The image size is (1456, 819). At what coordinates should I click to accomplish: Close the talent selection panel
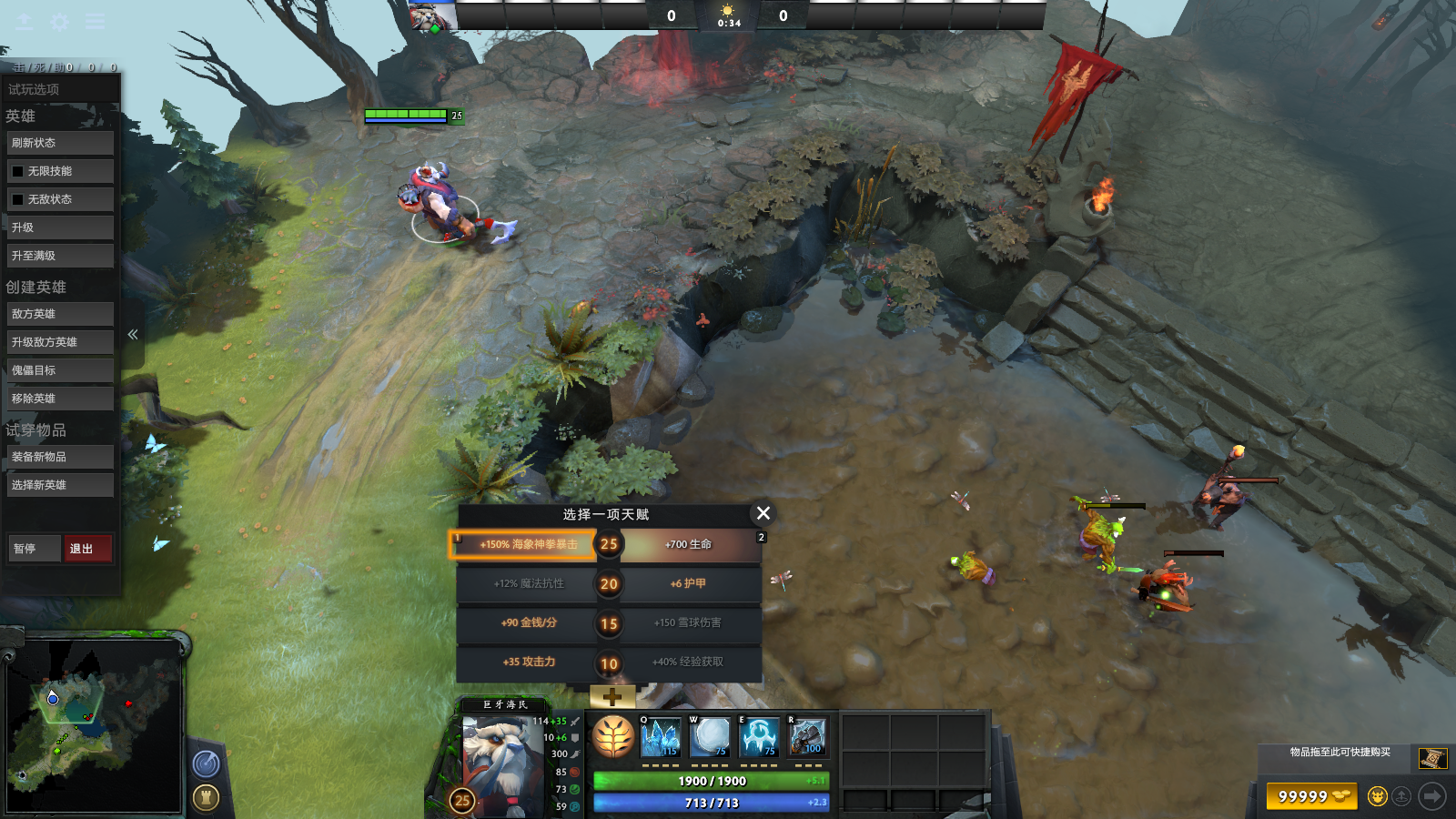pyautogui.click(x=763, y=513)
